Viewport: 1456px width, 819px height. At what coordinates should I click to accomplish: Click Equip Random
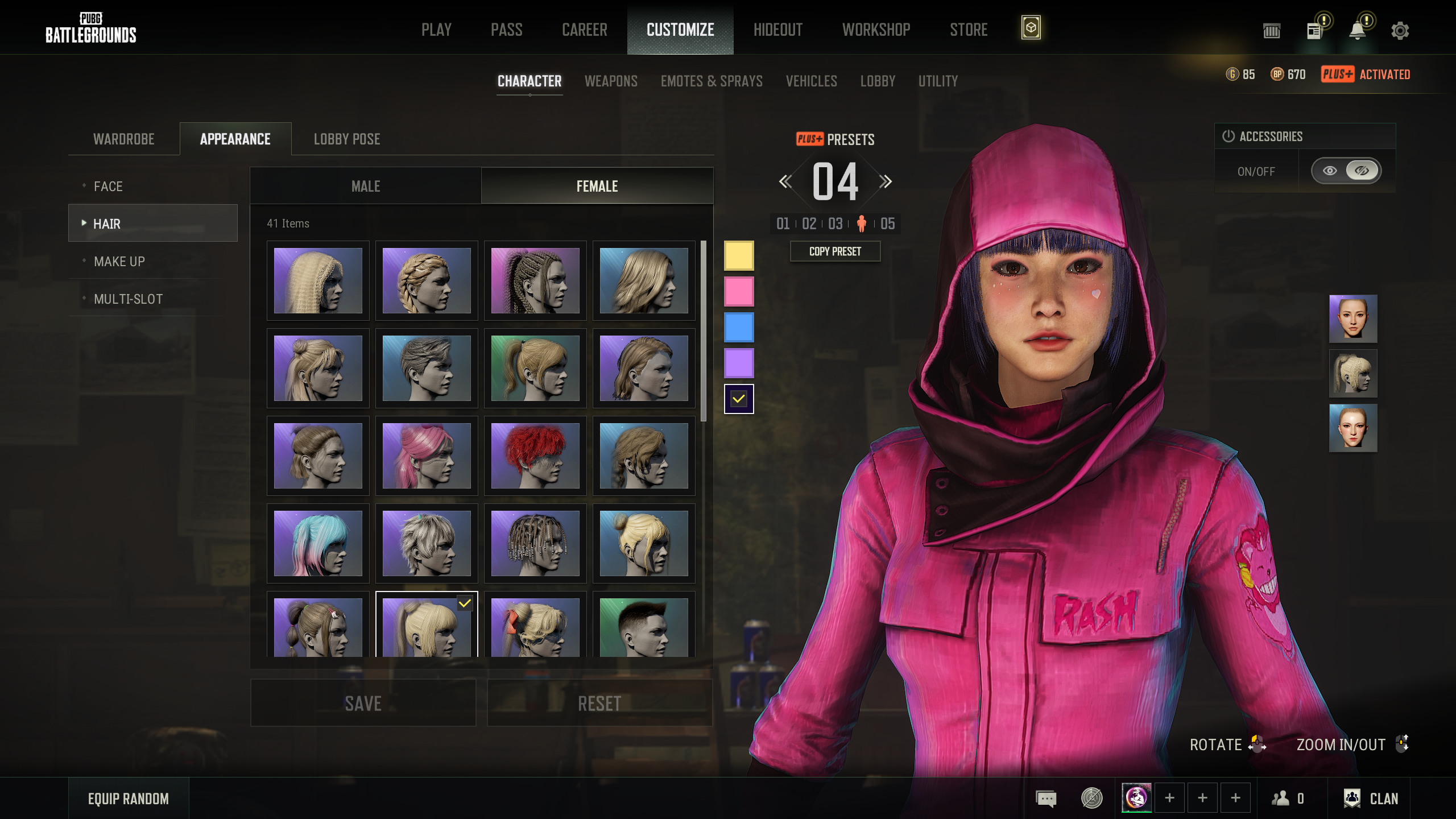pyautogui.click(x=129, y=799)
